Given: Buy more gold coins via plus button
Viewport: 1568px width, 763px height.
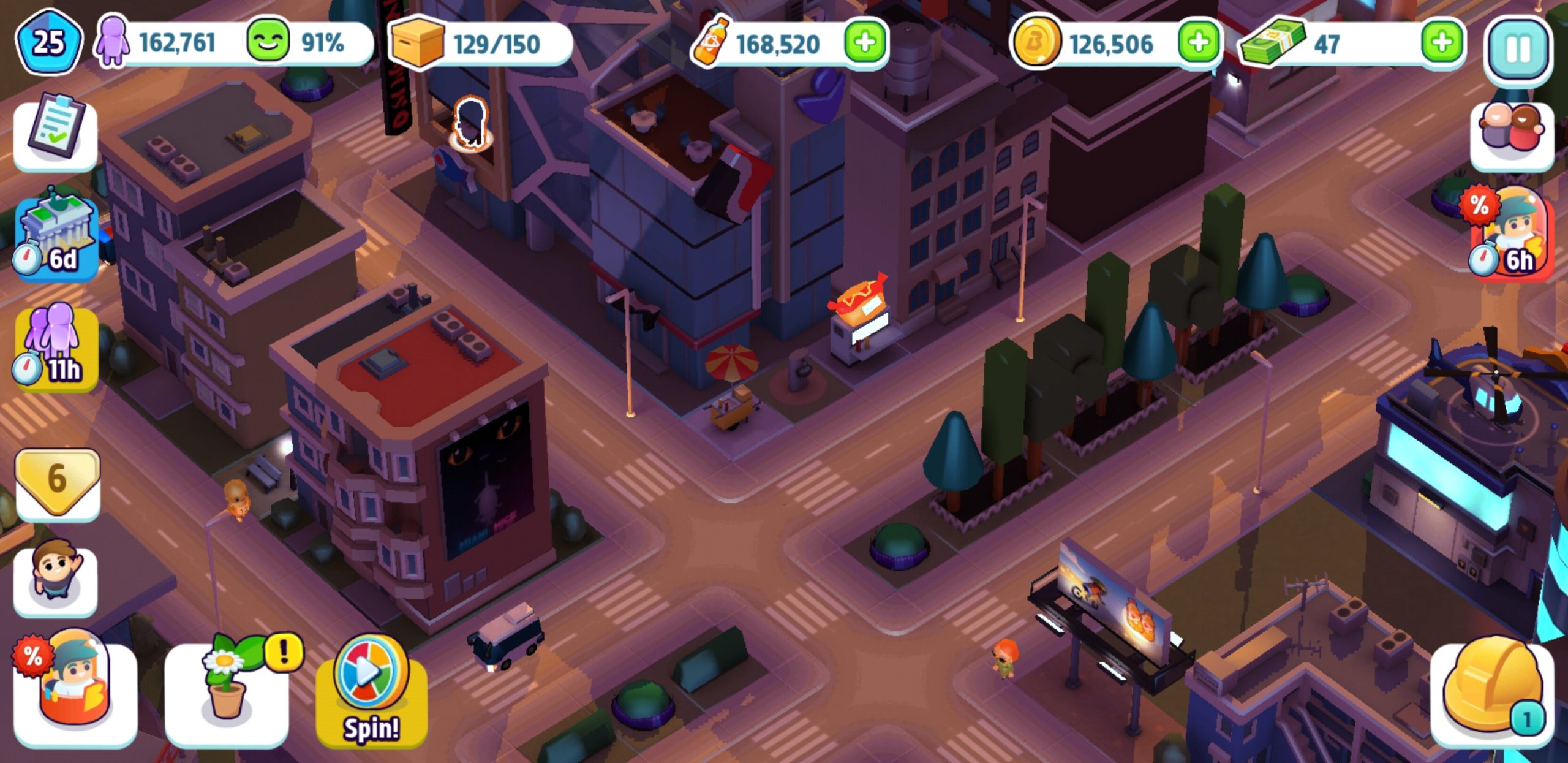Looking at the screenshot, I should click(1198, 43).
